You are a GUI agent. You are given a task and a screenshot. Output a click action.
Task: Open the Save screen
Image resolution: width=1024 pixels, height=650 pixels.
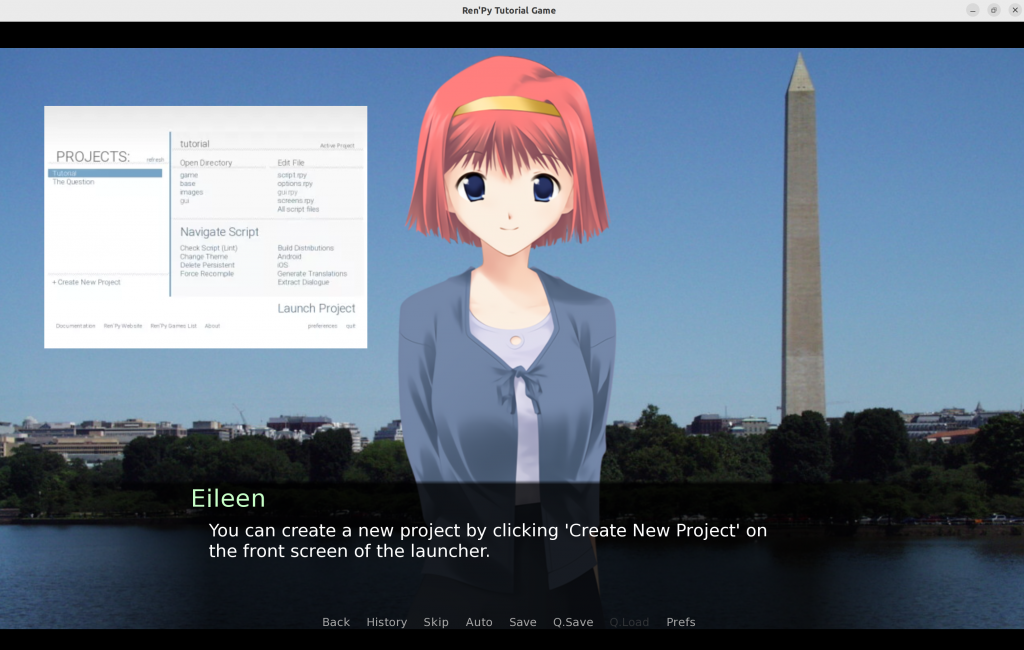[x=523, y=622]
